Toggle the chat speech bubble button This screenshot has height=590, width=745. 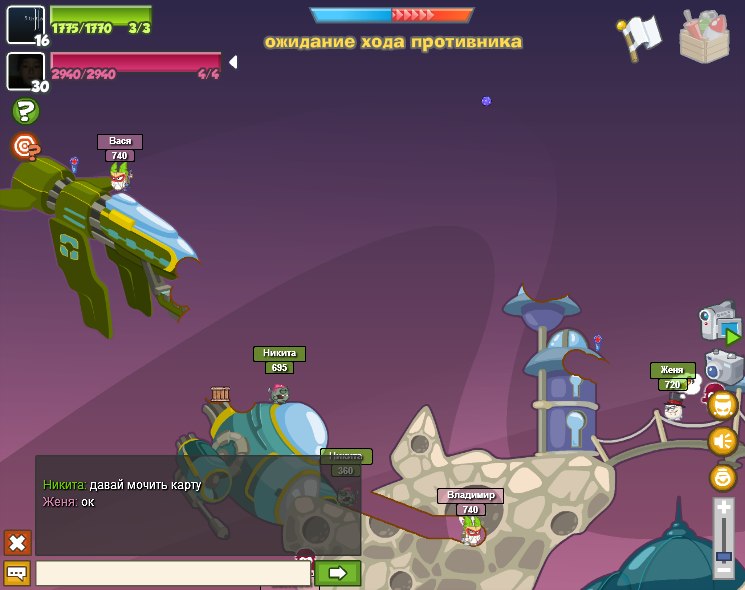[x=17, y=573]
